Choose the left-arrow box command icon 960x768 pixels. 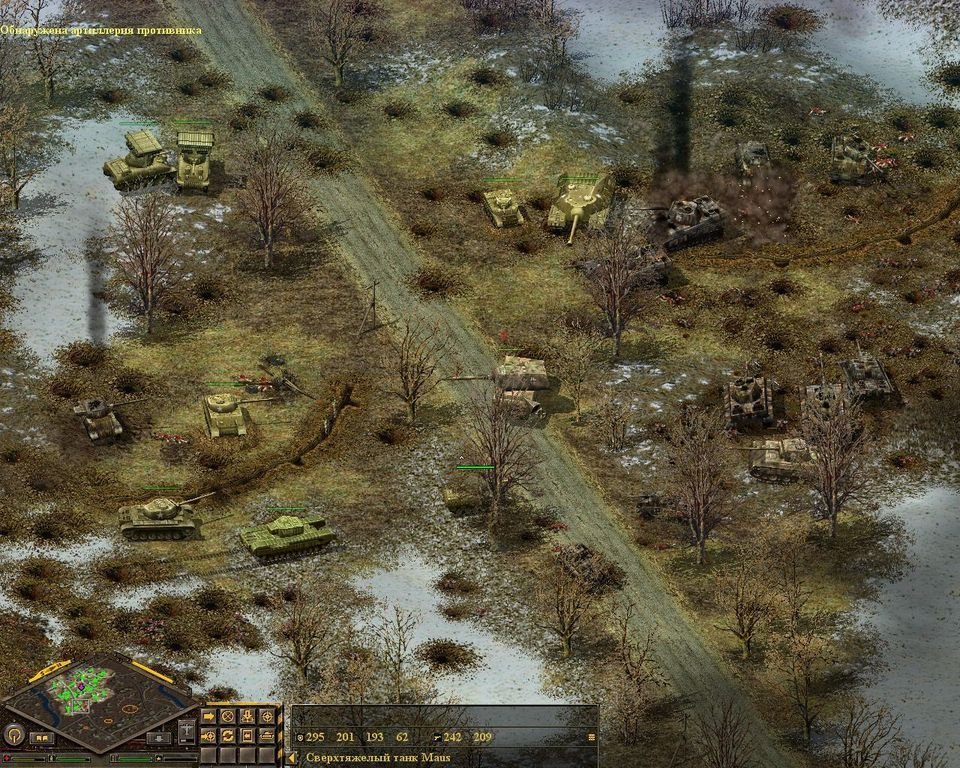click(x=248, y=736)
